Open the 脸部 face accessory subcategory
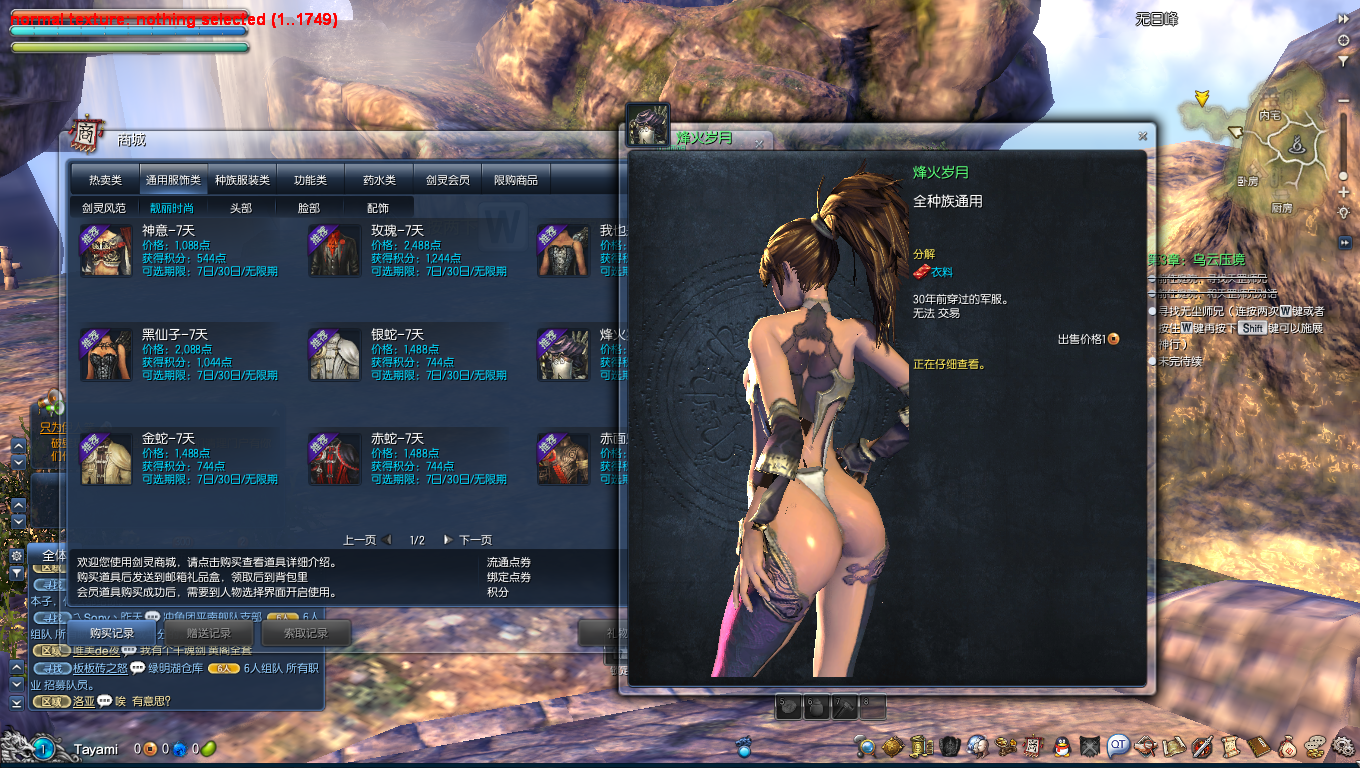 tap(309, 208)
